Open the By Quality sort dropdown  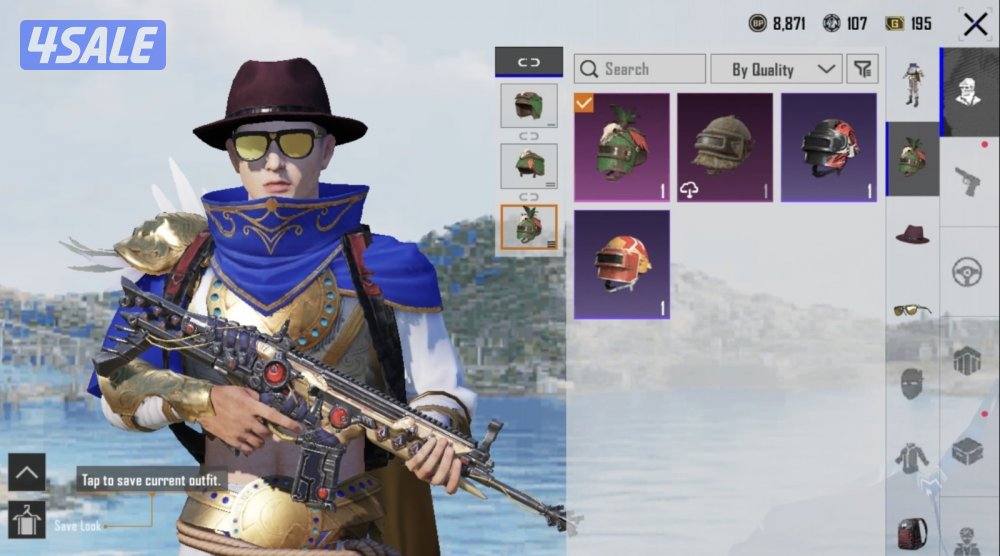point(775,69)
